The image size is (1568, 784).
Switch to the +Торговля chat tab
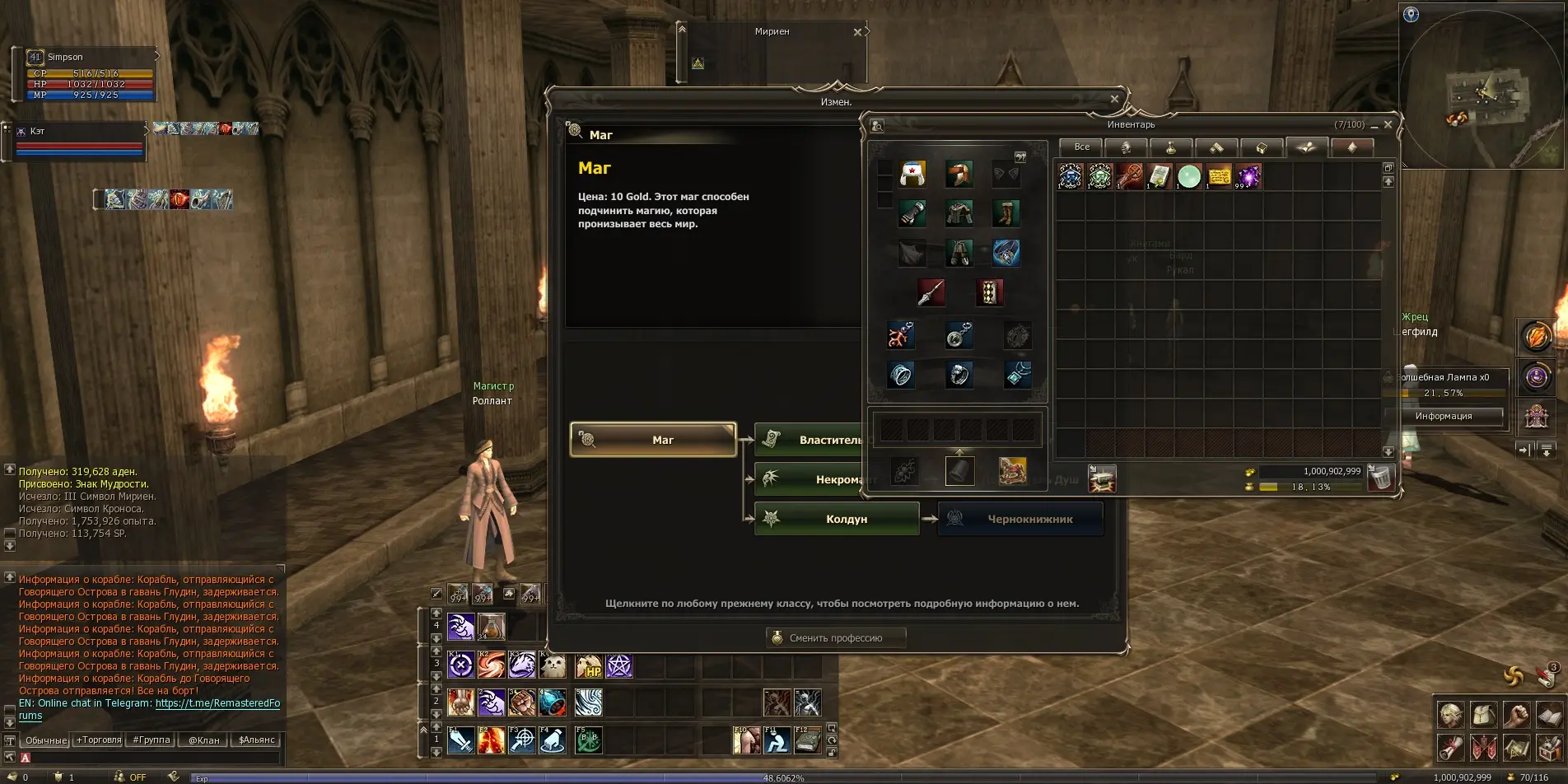pyautogui.click(x=99, y=740)
